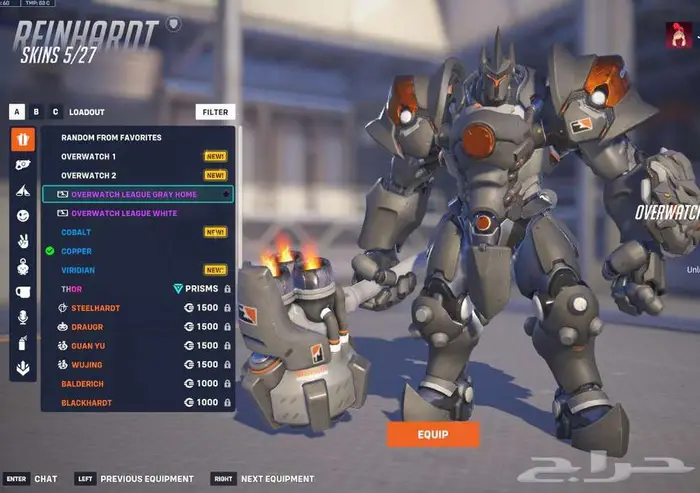Select the Viridian skin

click(x=80, y=270)
